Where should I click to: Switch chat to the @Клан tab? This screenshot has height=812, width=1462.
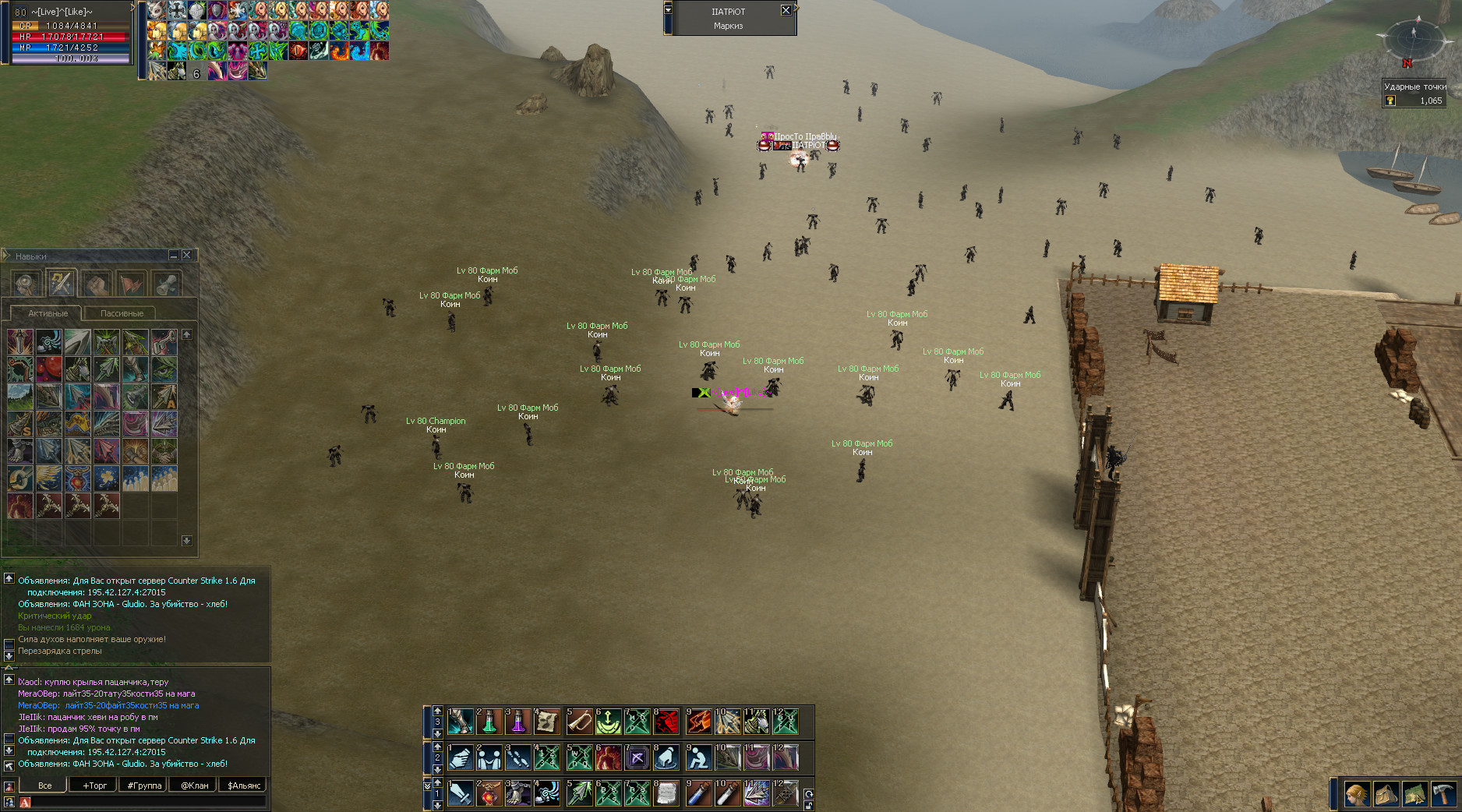click(x=194, y=786)
